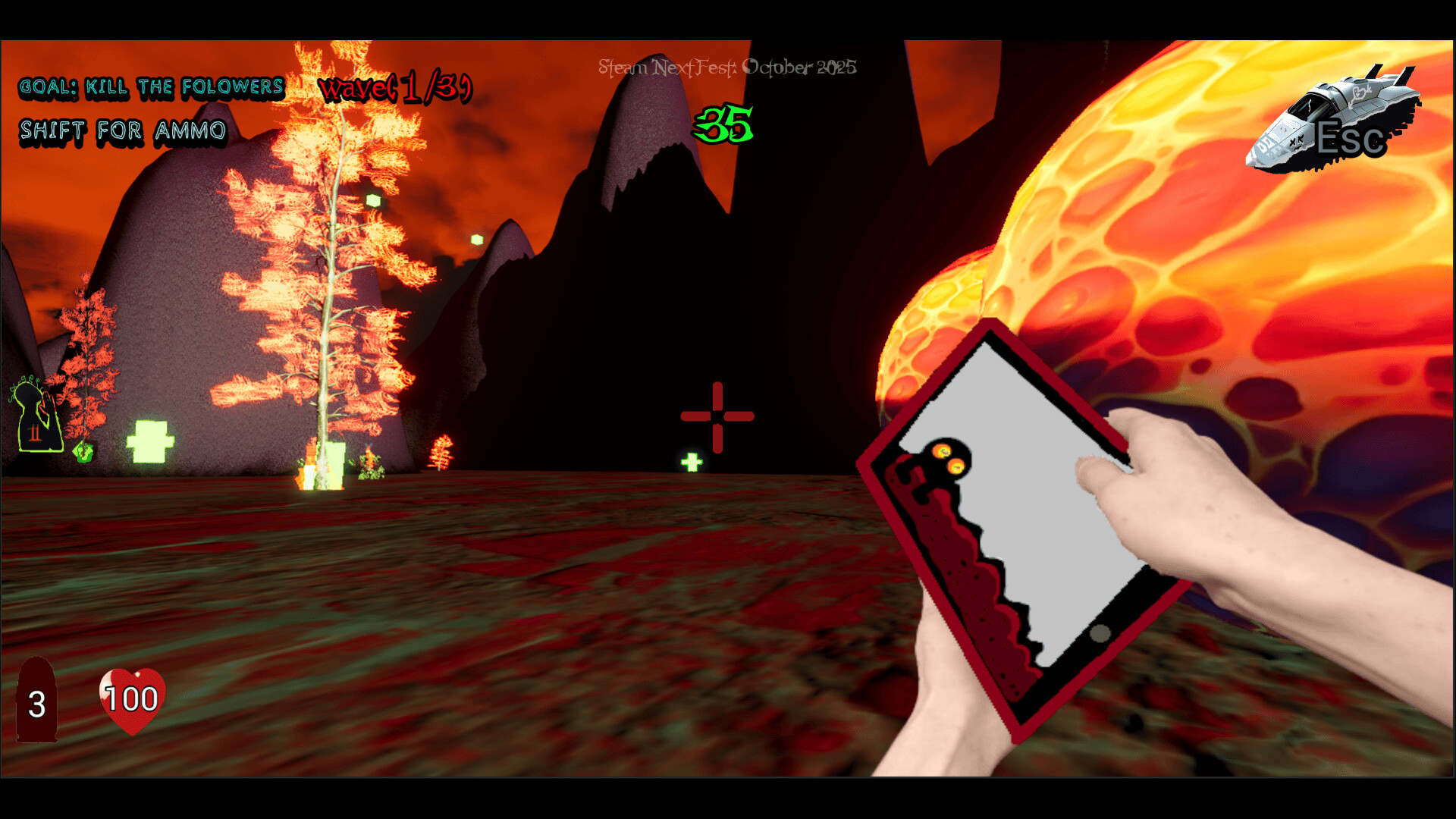1456x819 pixels.
Task: Select the glowing cross pickup near the crosshair
Action: 692,460
